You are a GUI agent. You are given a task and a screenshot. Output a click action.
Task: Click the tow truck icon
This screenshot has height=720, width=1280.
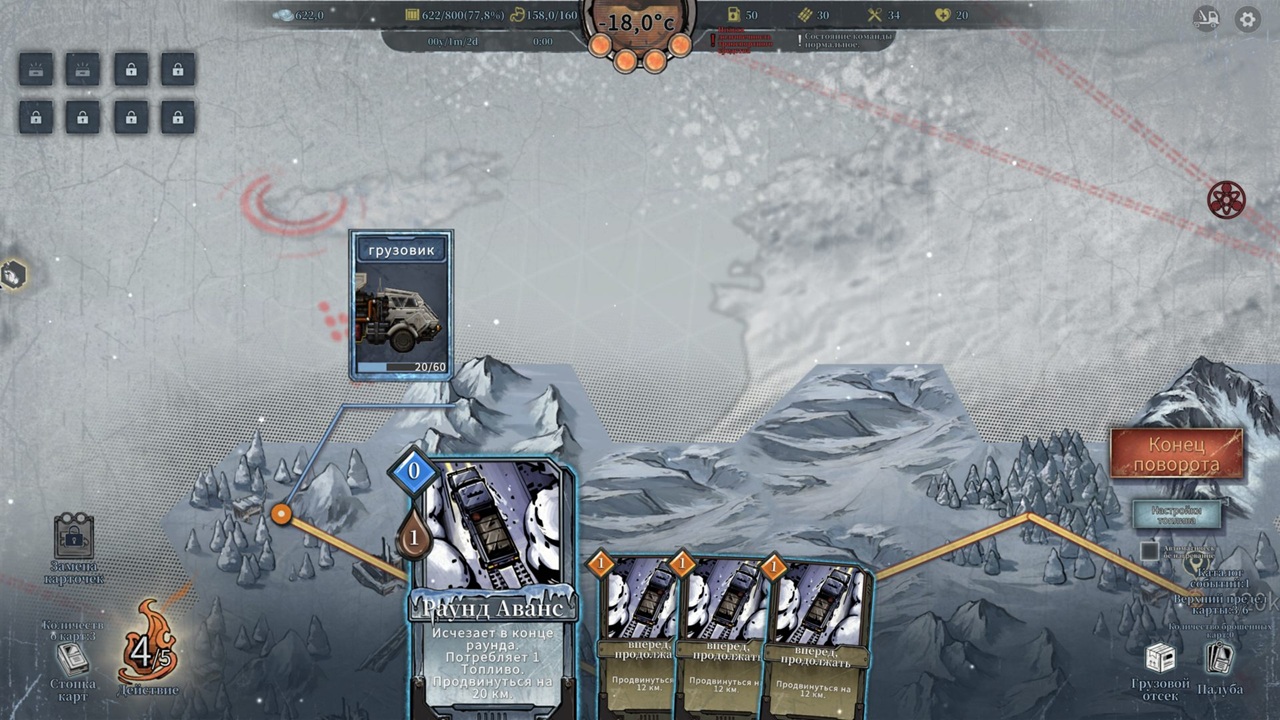[x=1206, y=19]
